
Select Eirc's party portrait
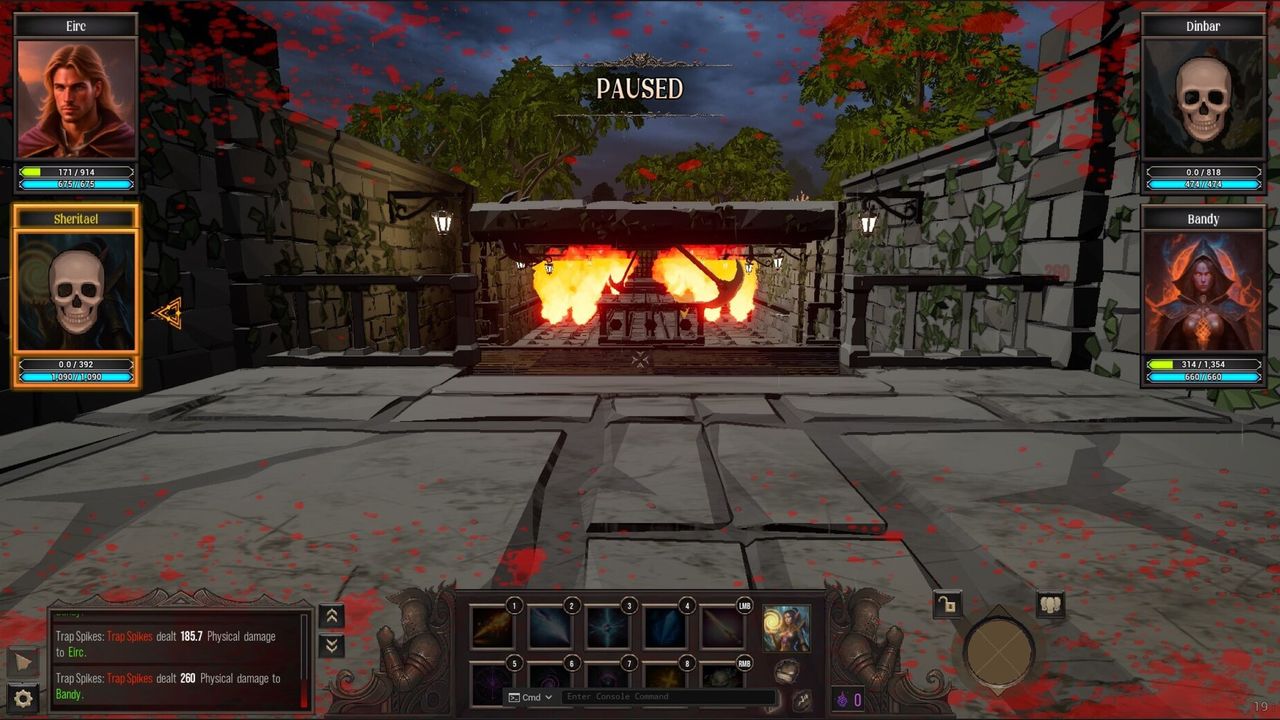click(77, 98)
